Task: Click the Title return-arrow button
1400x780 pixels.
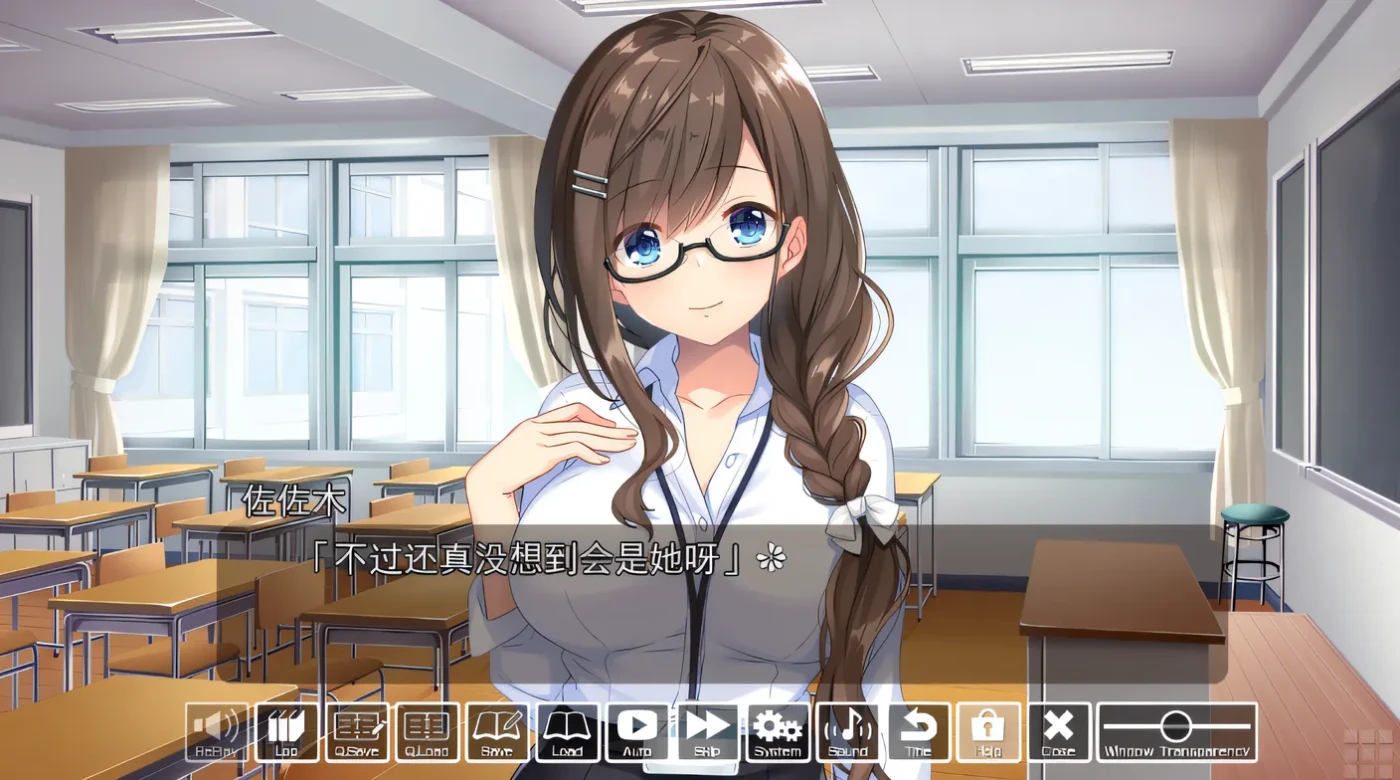Action: [x=918, y=732]
